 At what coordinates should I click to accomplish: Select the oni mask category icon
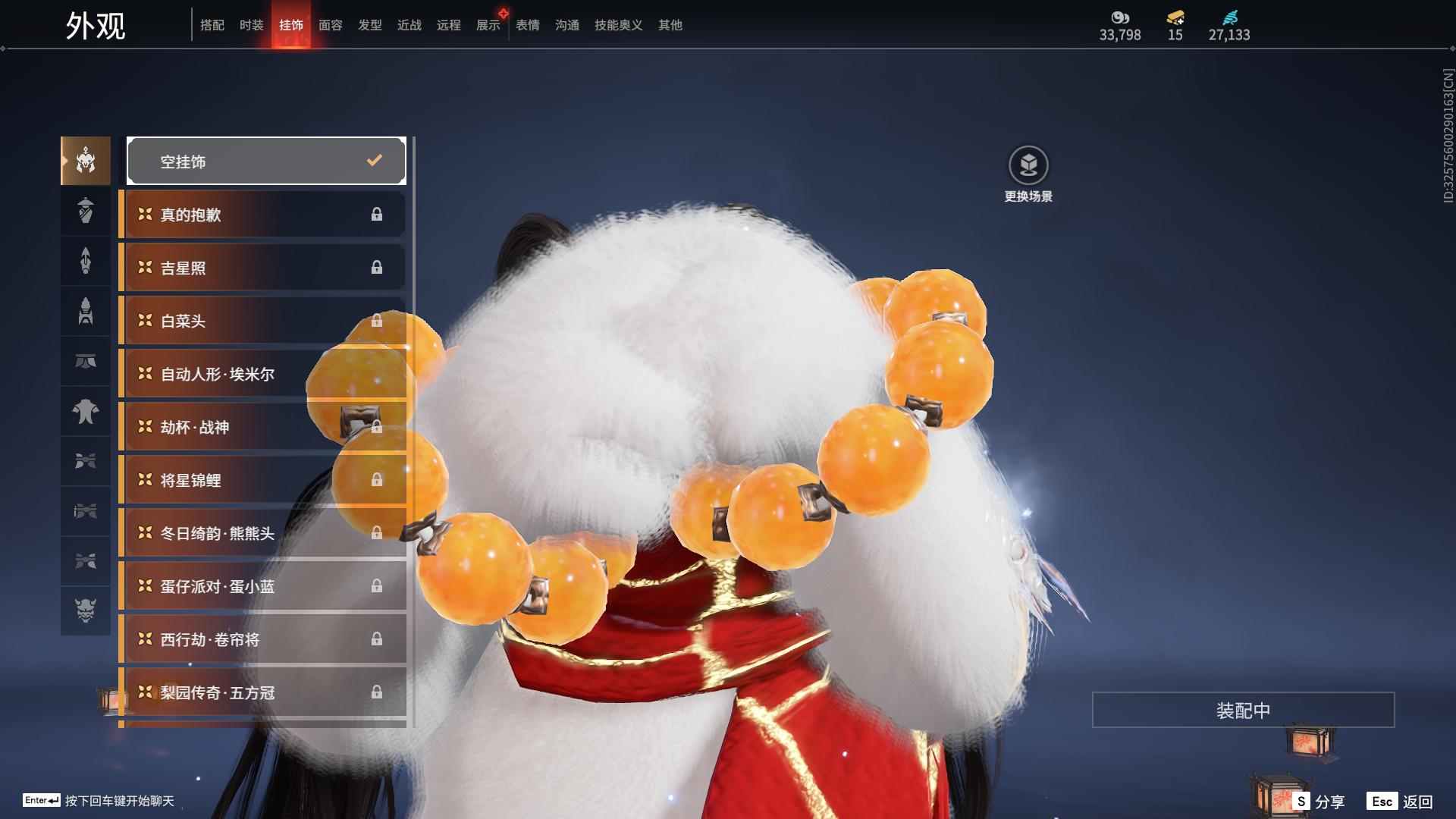[86, 610]
